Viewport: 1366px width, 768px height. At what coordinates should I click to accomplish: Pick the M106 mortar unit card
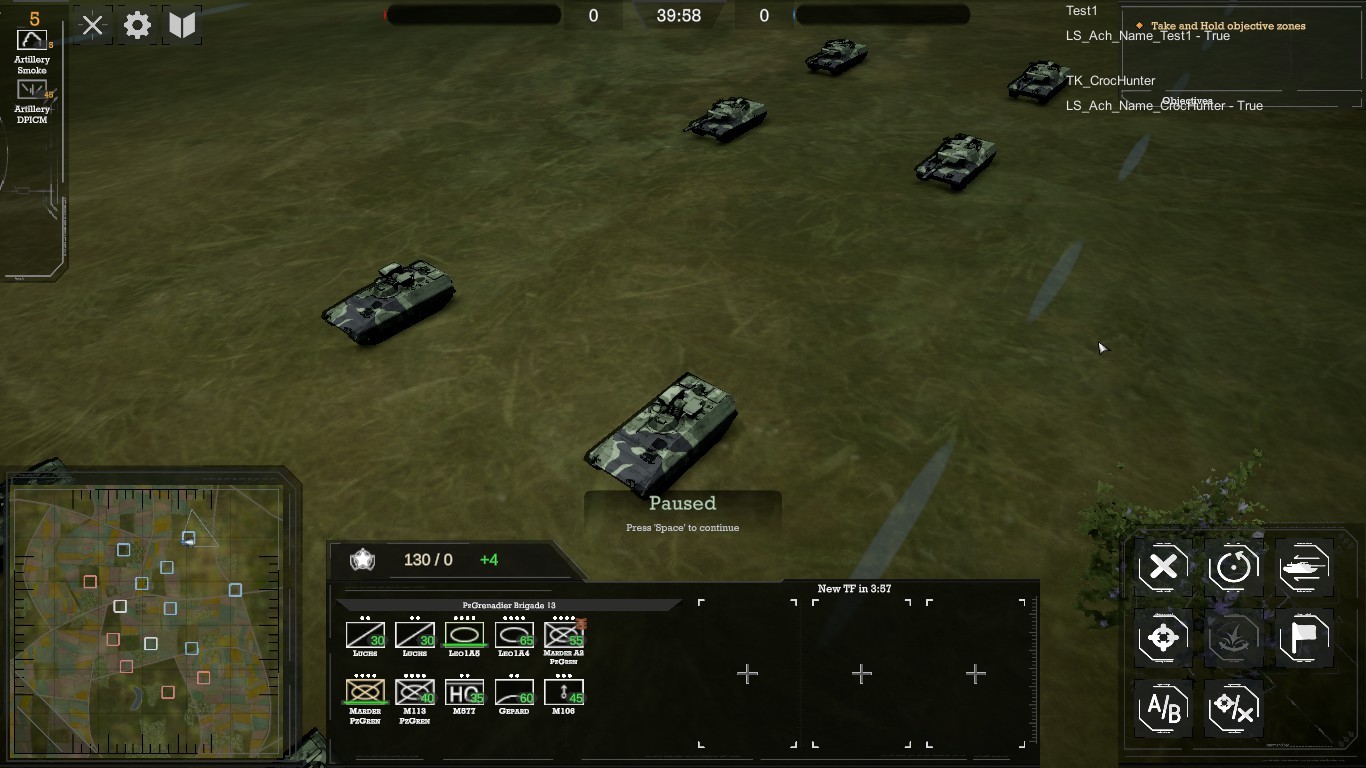[564, 692]
